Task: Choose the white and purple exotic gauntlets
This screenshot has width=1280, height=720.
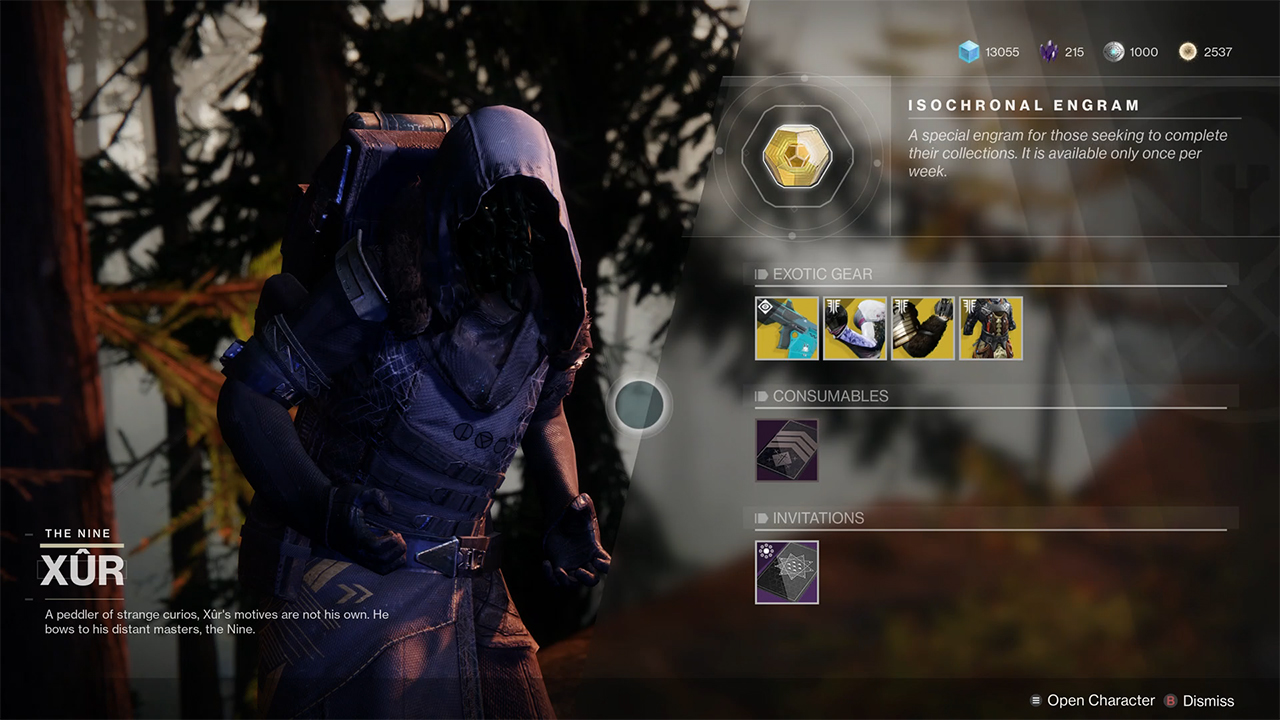Action: point(855,328)
